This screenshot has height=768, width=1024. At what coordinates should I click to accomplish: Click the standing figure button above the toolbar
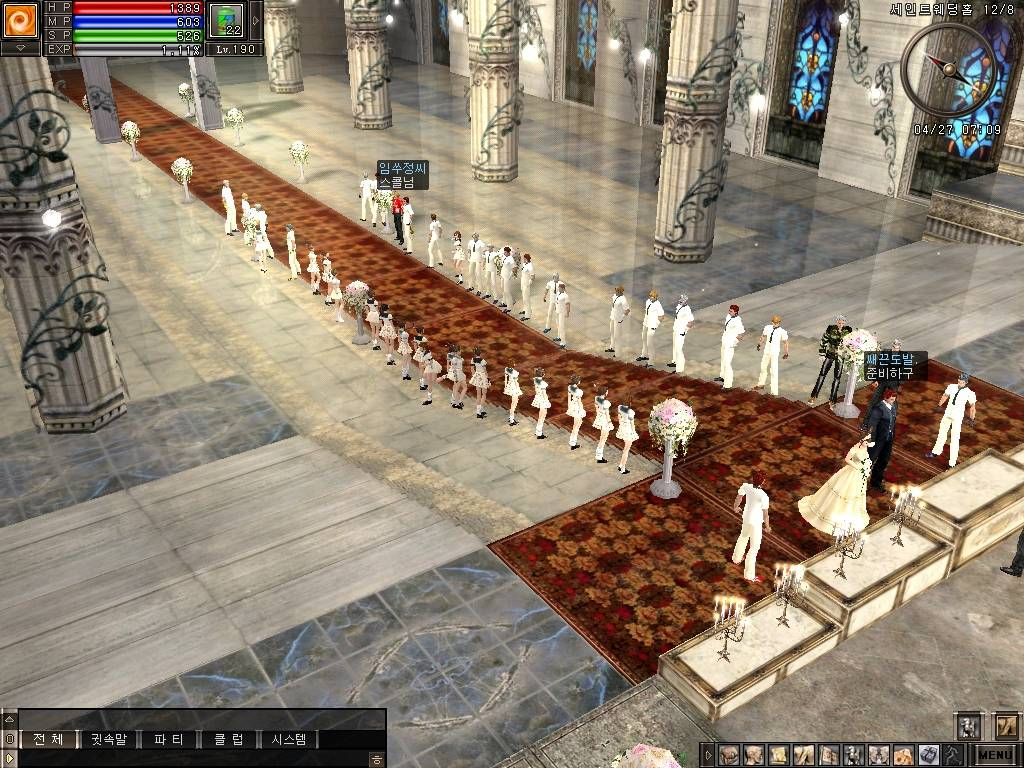pyautogui.click(x=968, y=727)
